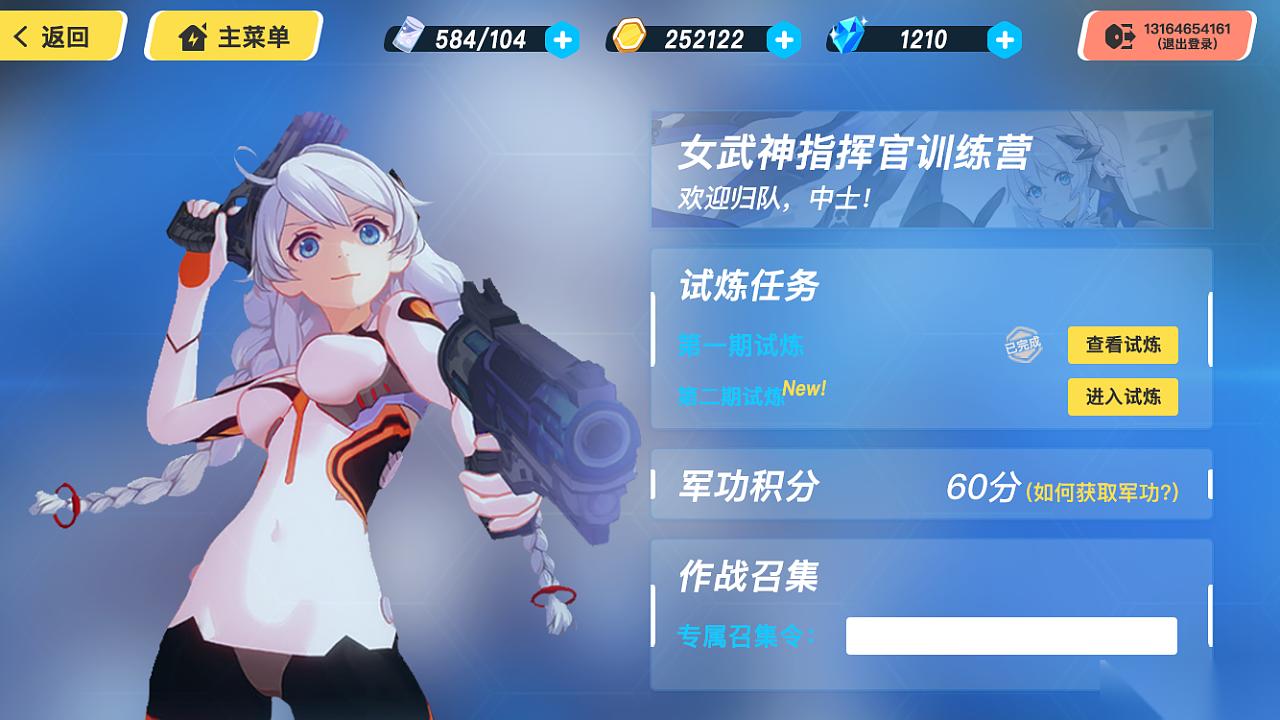The image size is (1280, 720).
Task: Select the 女武神指挥官训练营 banner
Action: point(931,170)
